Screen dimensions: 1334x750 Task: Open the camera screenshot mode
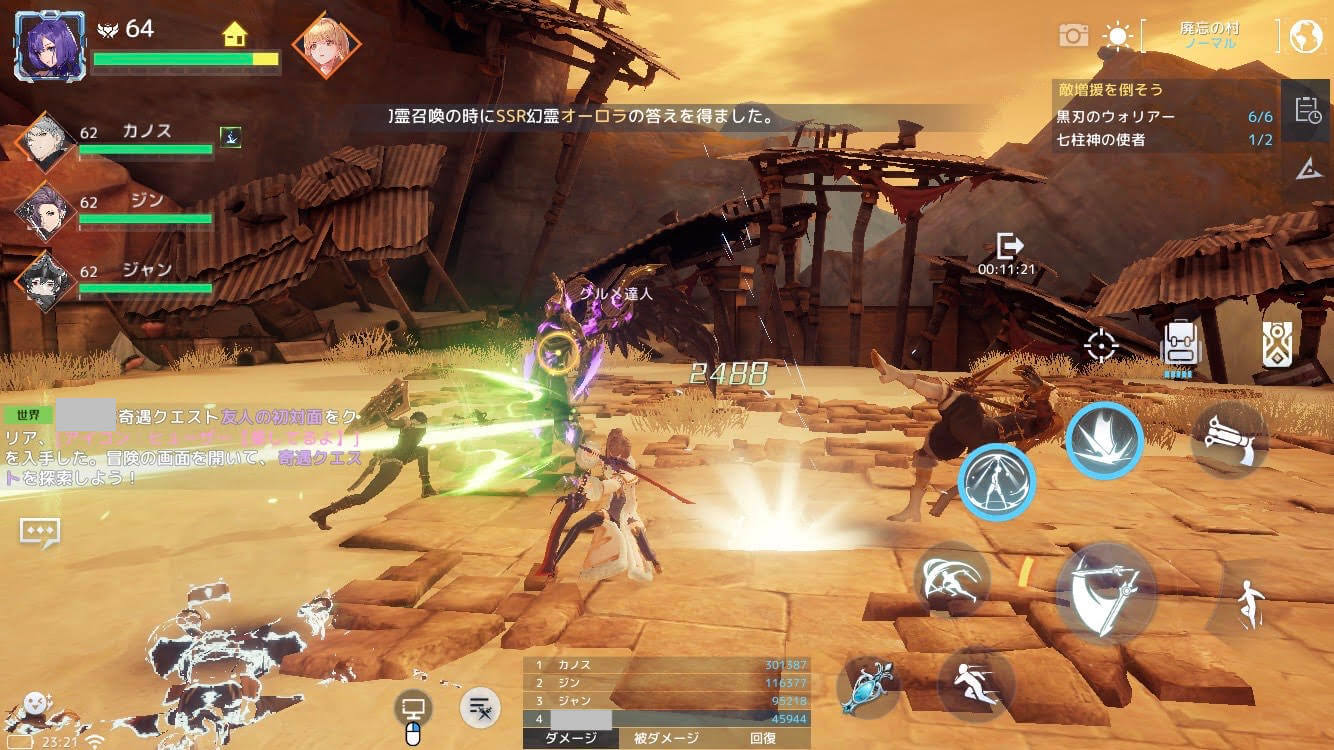point(1073,36)
